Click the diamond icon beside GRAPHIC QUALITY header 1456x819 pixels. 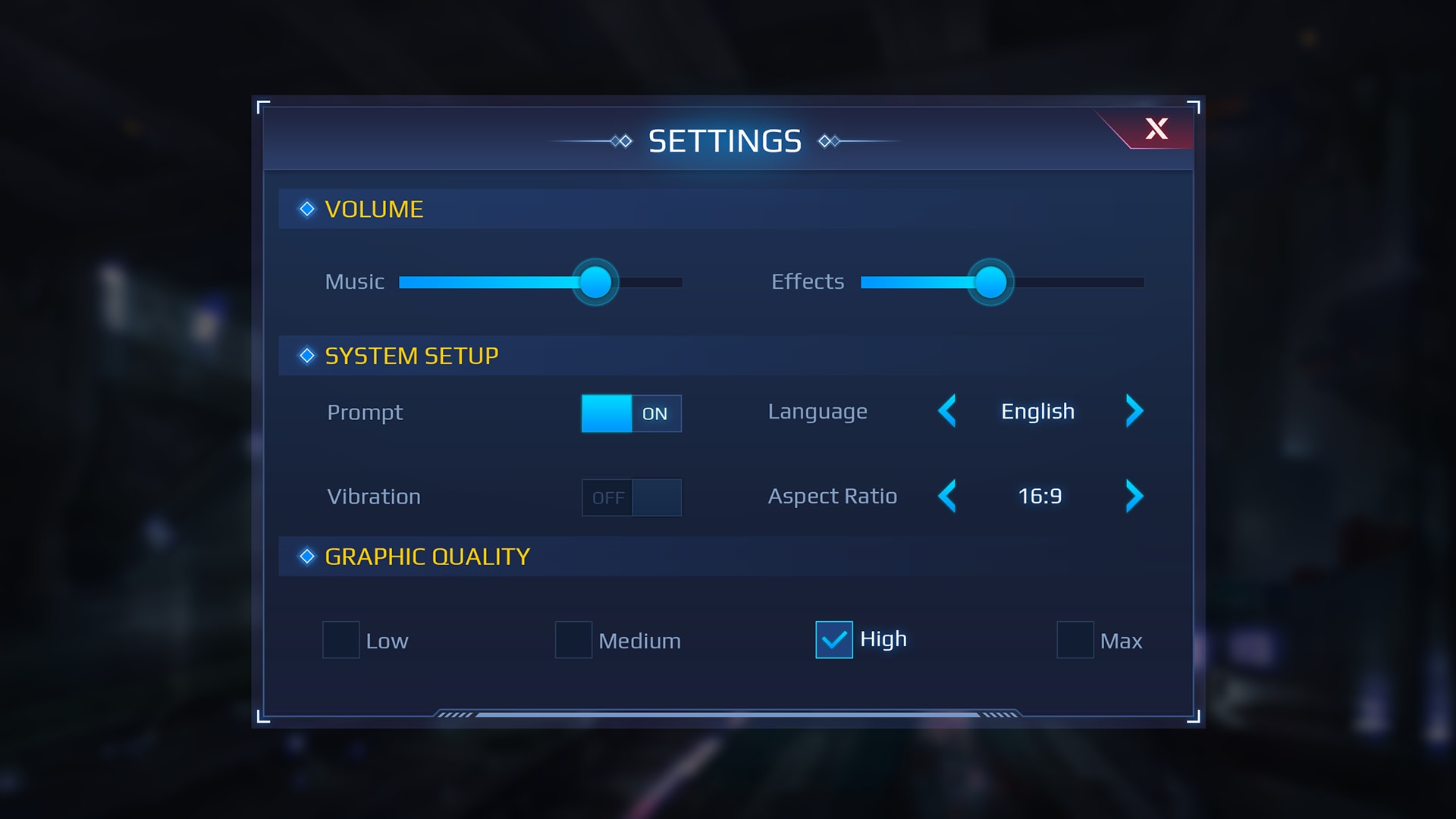(x=306, y=557)
